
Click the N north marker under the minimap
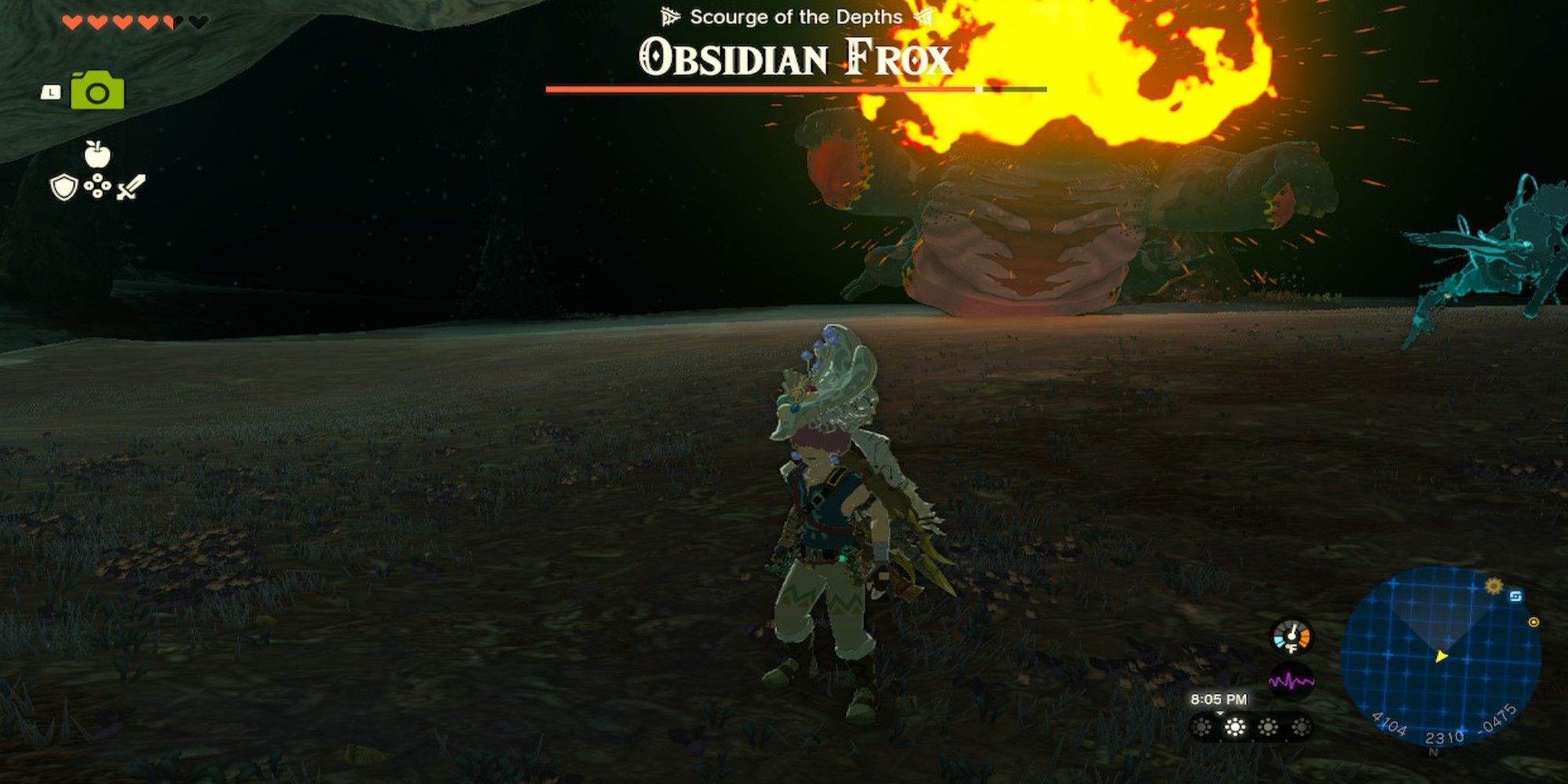(x=1434, y=752)
